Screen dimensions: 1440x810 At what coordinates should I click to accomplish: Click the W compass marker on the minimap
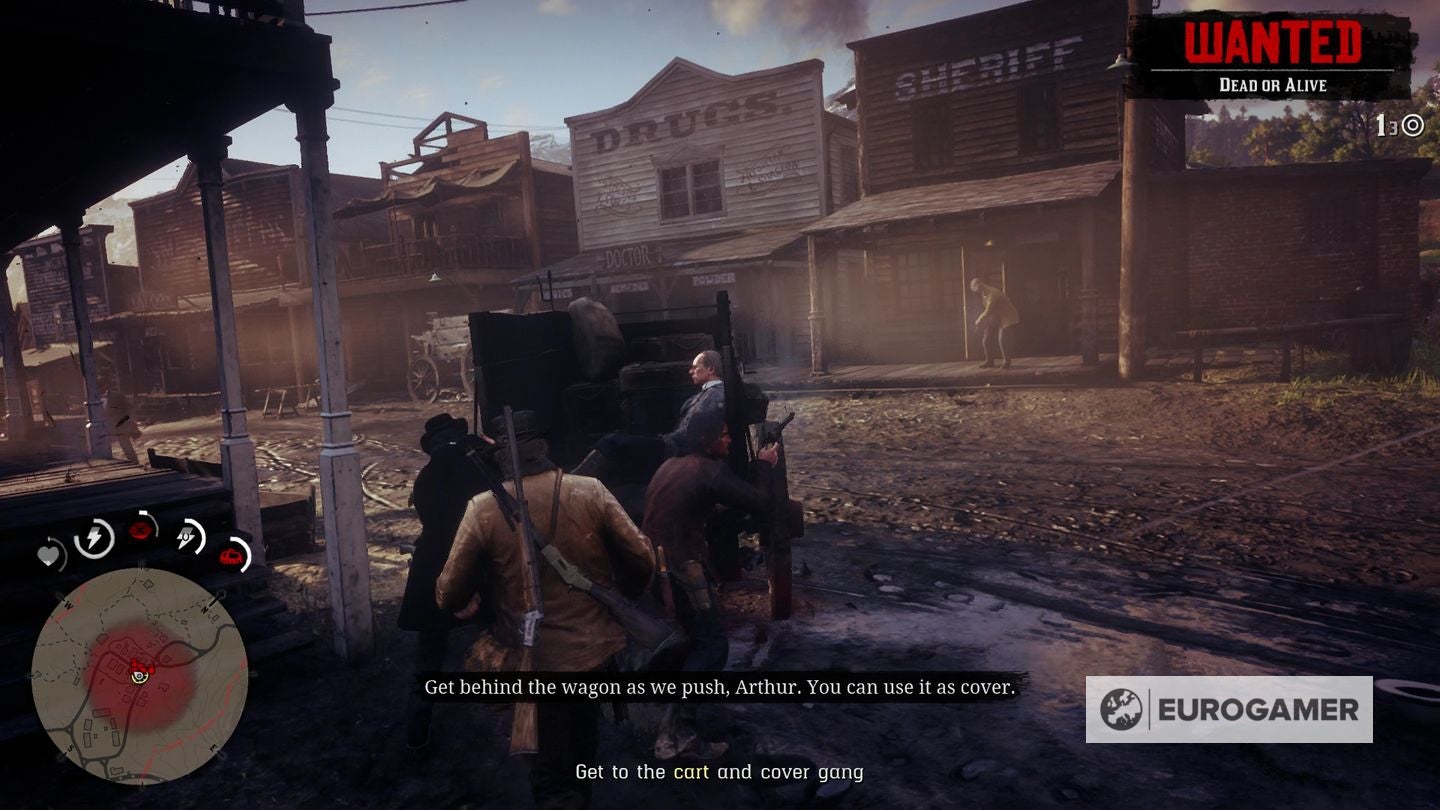click(69, 605)
